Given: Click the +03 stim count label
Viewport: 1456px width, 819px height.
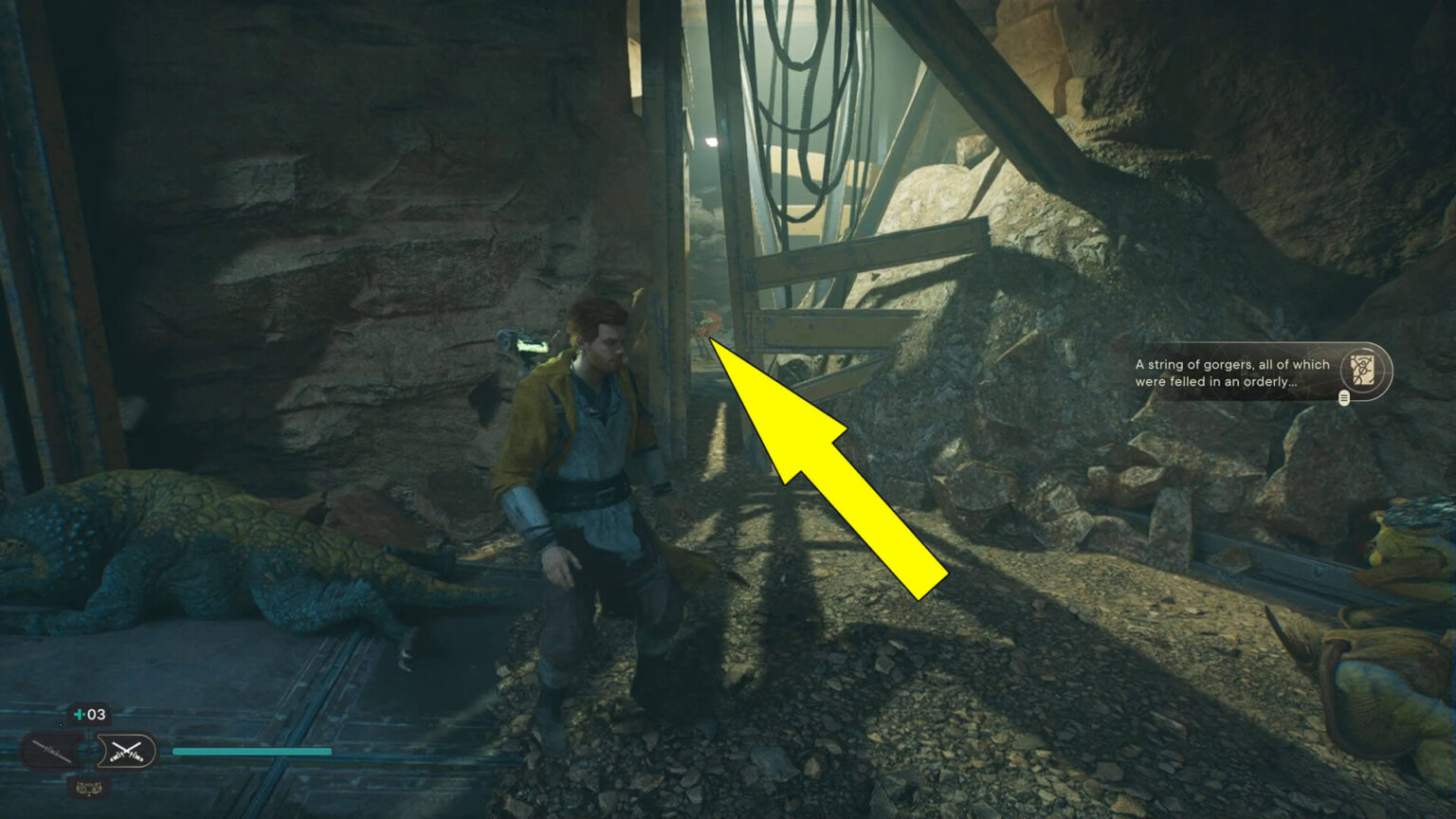Looking at the screenshot, I should 90,715.
